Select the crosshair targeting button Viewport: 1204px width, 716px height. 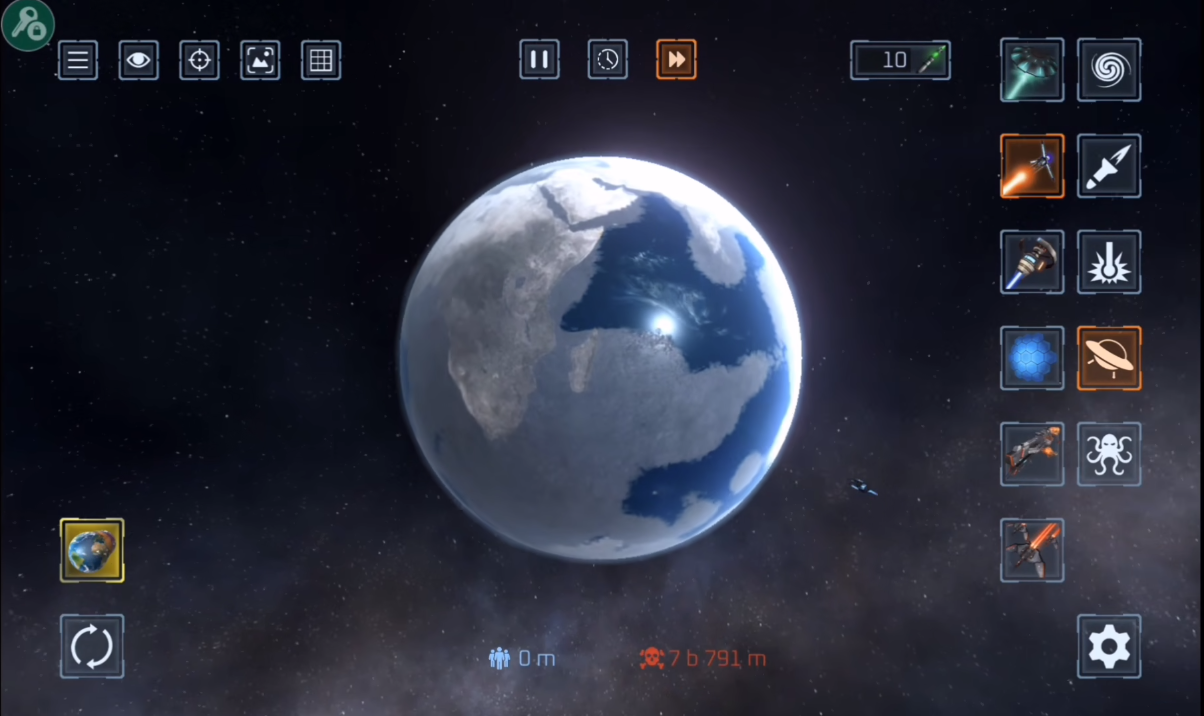click(199, 60)
